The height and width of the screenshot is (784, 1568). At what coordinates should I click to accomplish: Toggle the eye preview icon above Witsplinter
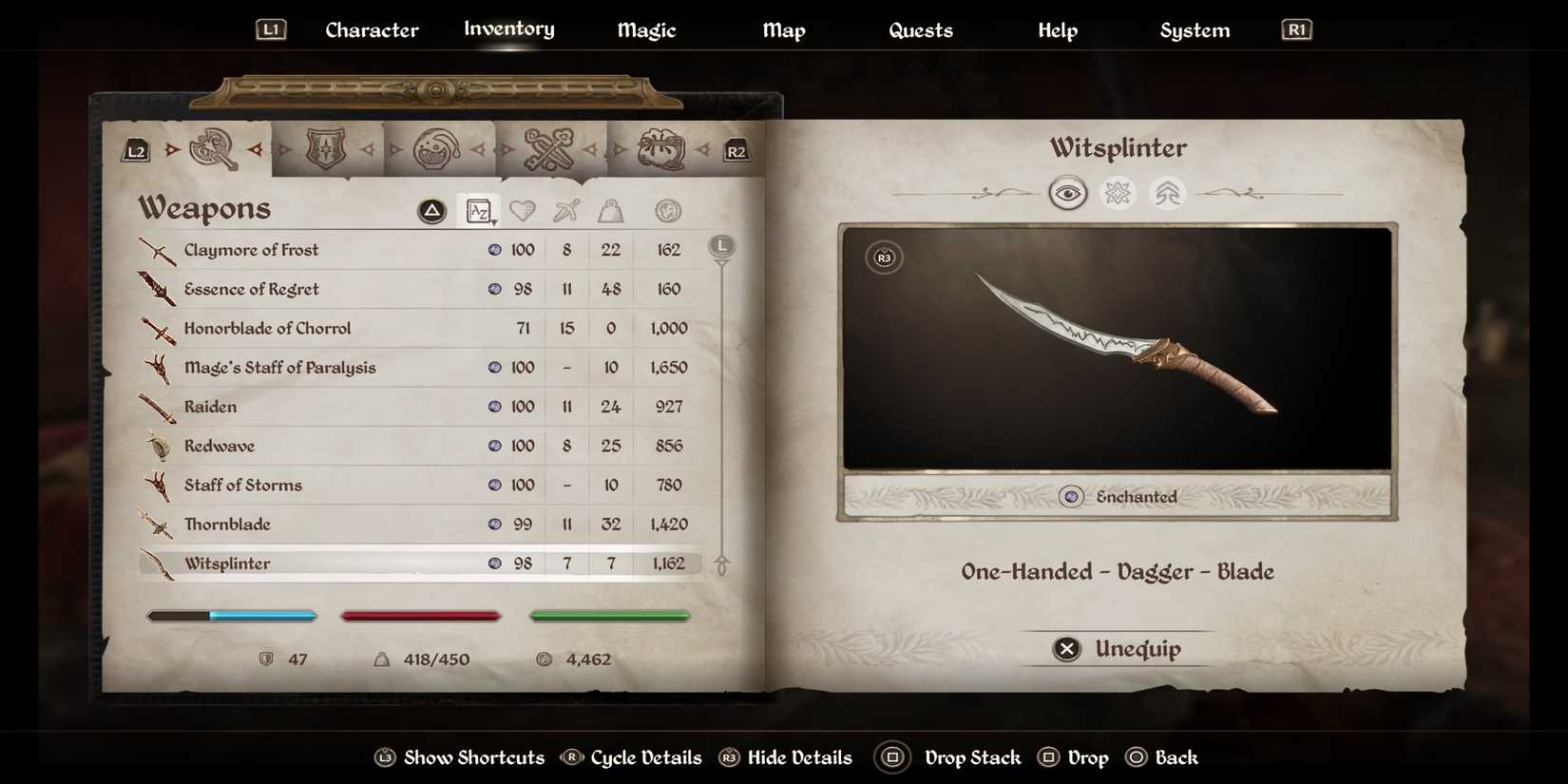1068,193
